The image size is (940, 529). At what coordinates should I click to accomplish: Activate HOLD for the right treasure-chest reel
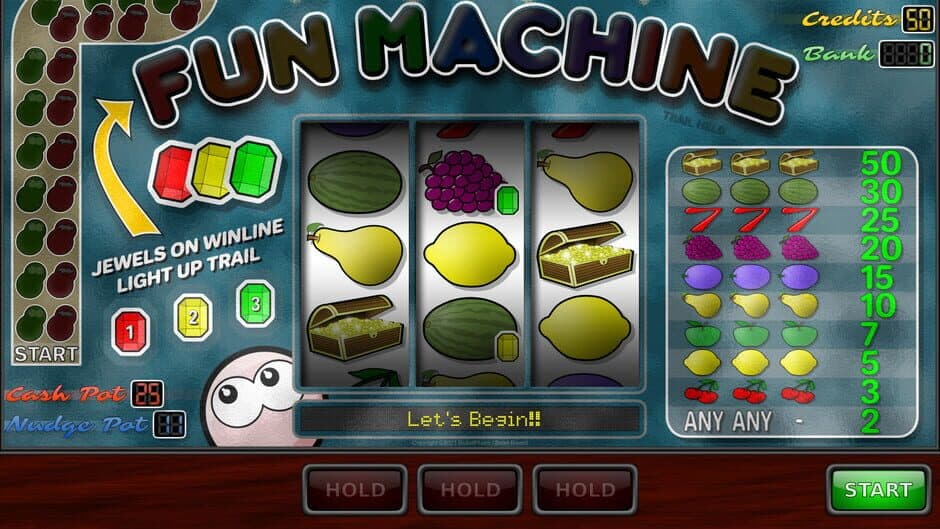pyautogui.click(x=585, y=490)
